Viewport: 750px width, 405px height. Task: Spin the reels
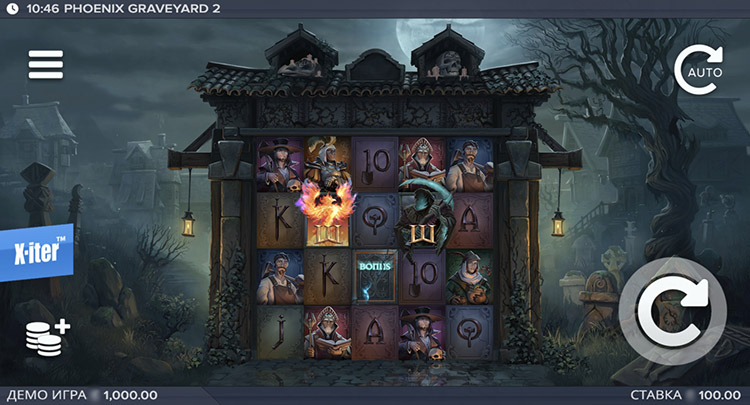[672, 313]
